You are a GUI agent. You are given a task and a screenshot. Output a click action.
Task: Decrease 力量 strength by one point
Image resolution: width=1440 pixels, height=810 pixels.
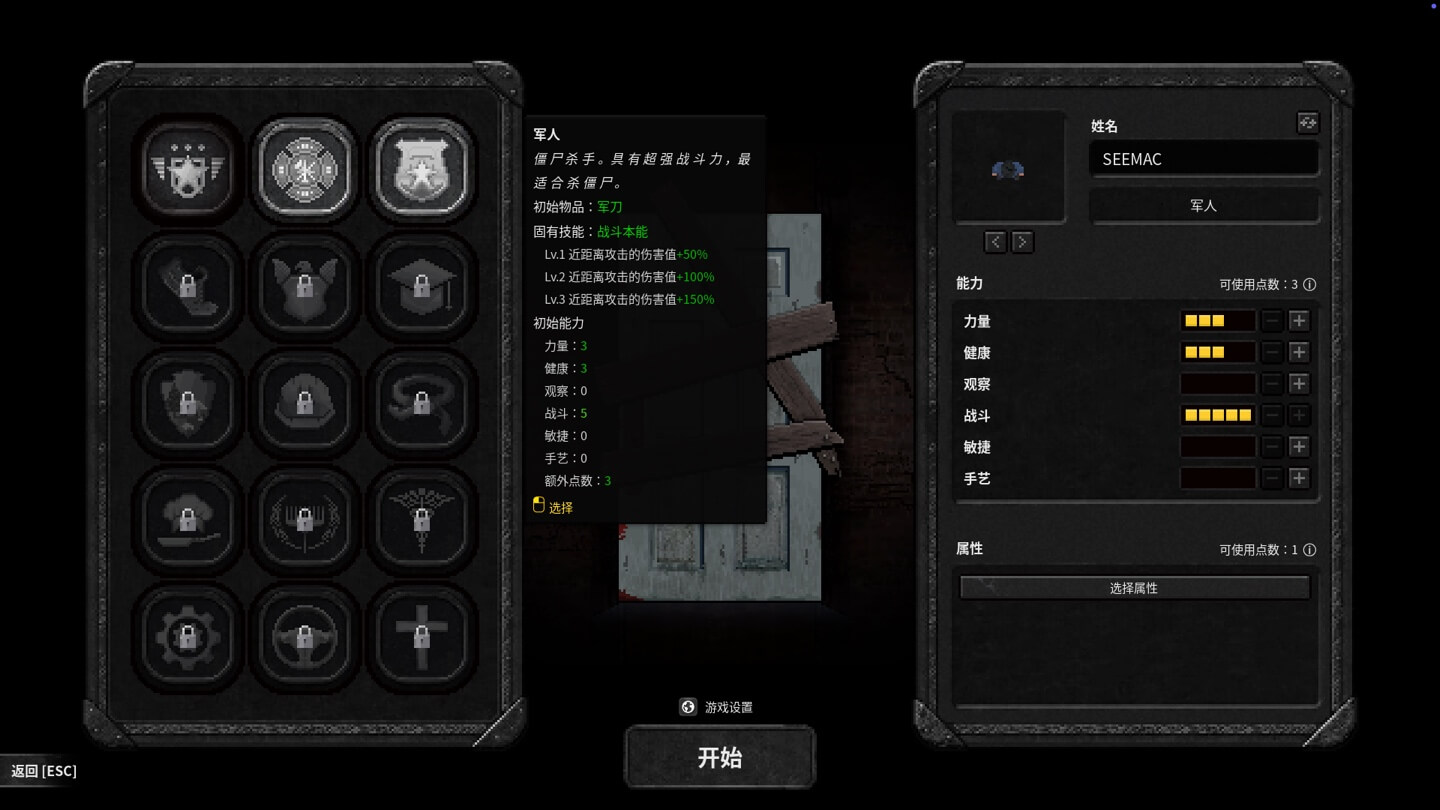[1272, 321]
